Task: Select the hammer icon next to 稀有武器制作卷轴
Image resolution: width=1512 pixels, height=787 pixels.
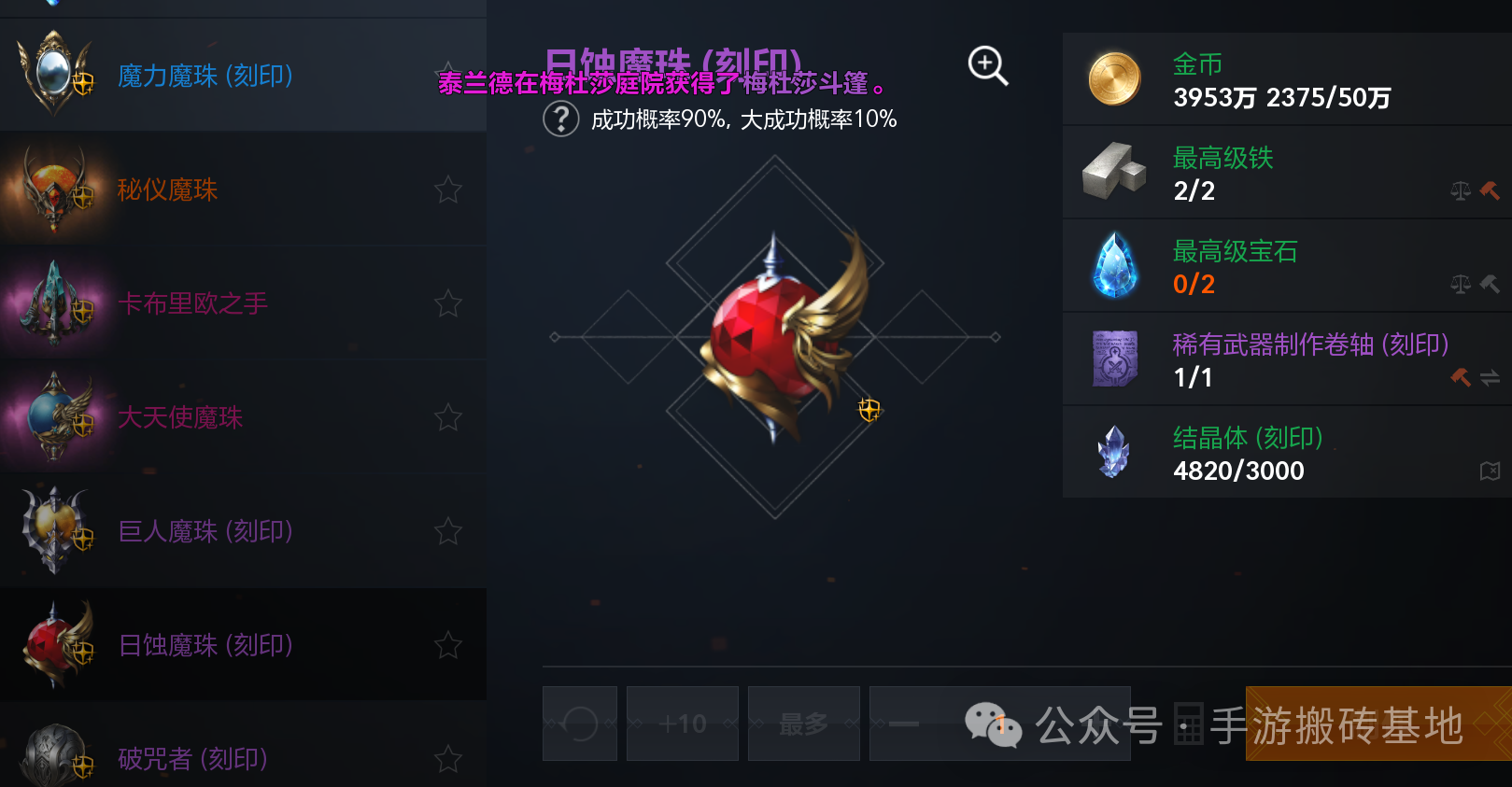Action: (1461, 376)
